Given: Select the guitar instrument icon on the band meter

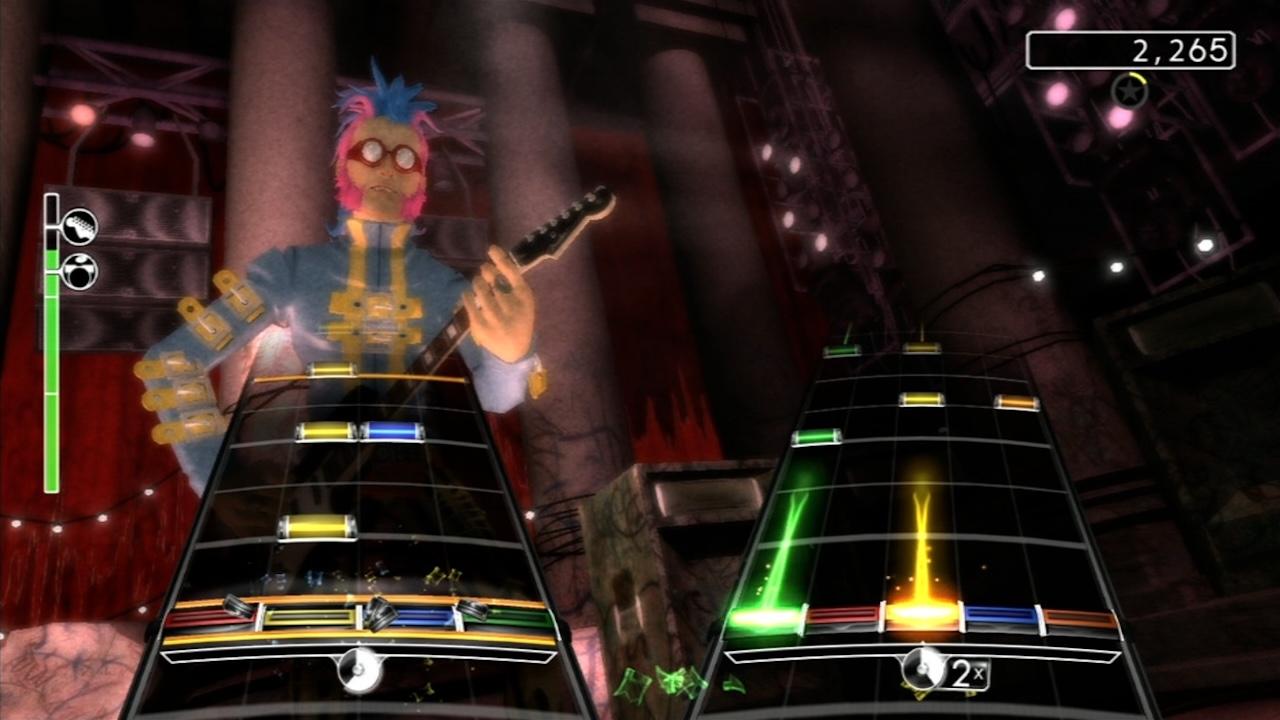Looking at the screenshot, I should click(79, 226).
